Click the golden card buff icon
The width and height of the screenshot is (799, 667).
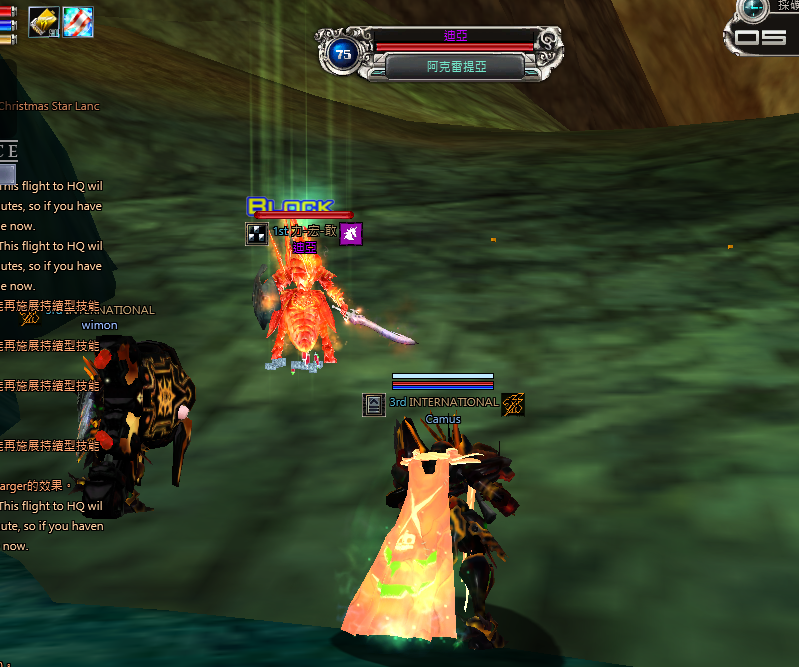point(44,21)
